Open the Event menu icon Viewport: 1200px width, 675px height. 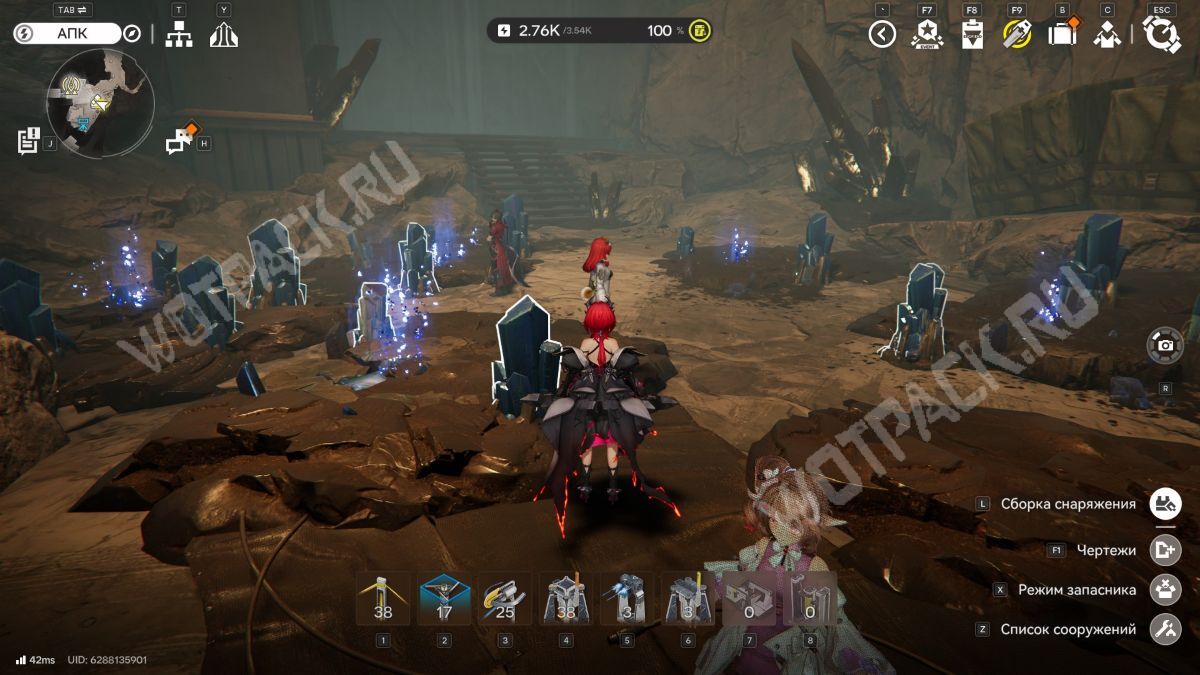[x=927, y=35]
